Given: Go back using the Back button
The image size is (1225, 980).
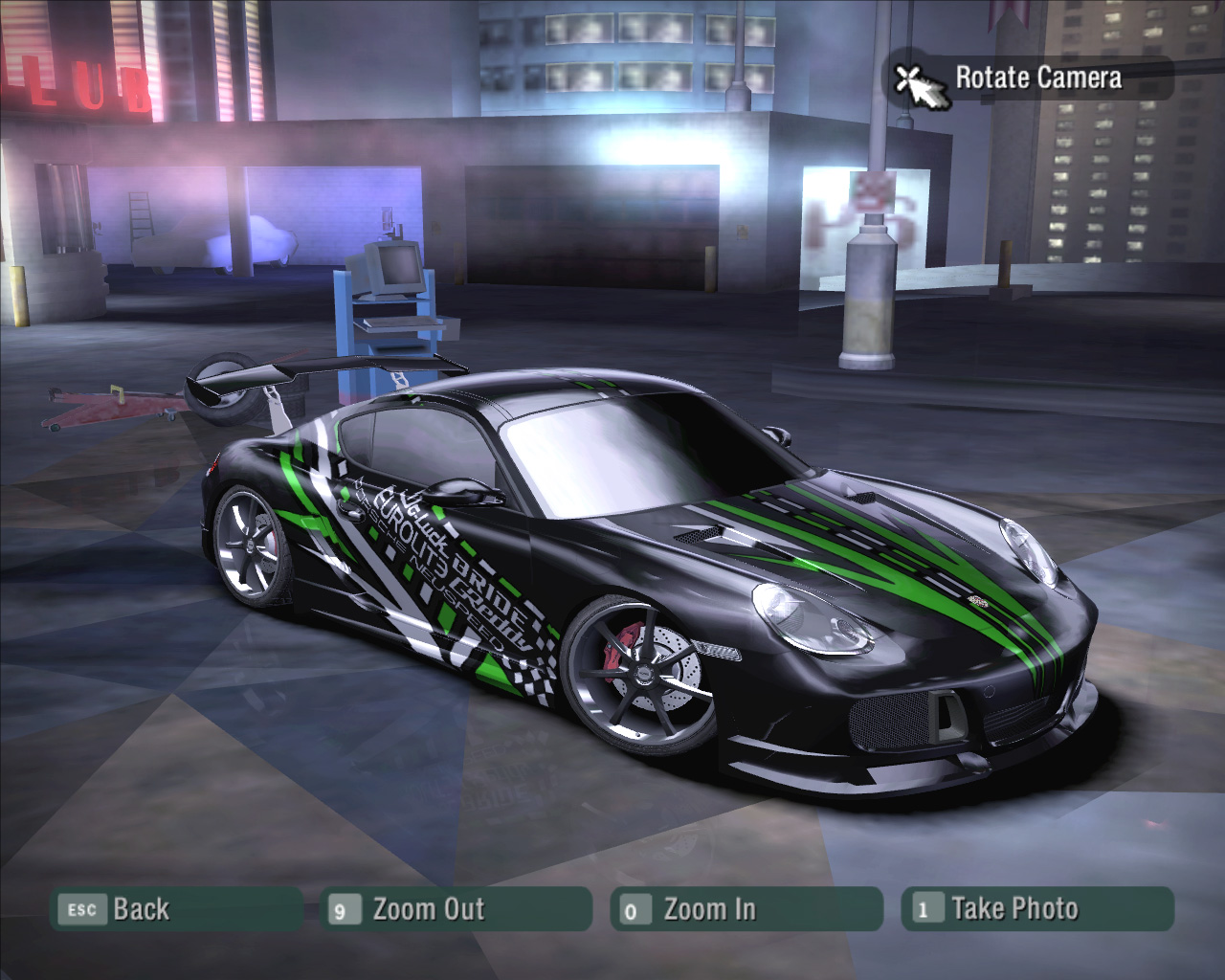Looking at the screenshot, I should pyautogui.click(x=176, y=909).
